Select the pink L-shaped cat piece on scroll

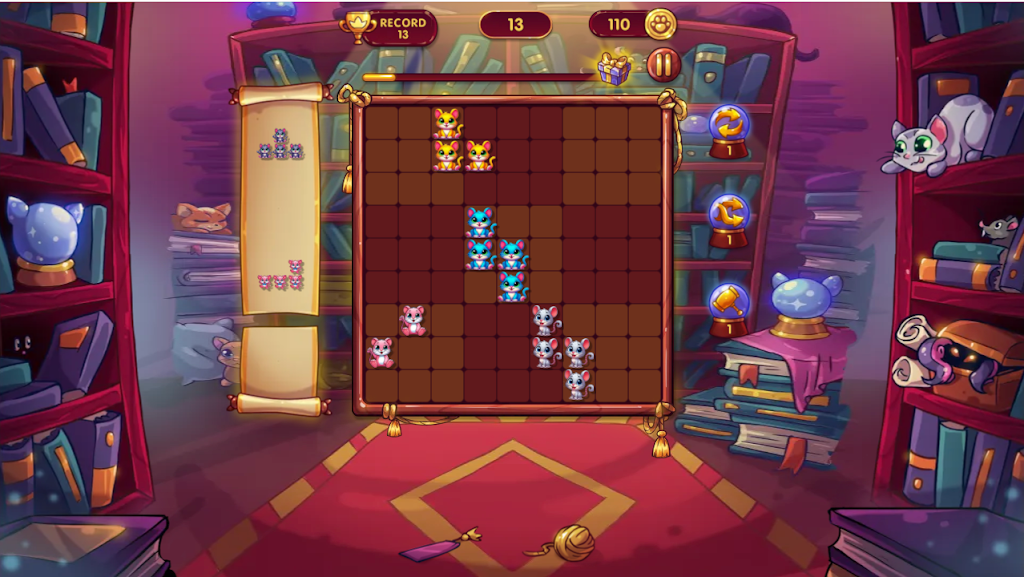point(283,277)
